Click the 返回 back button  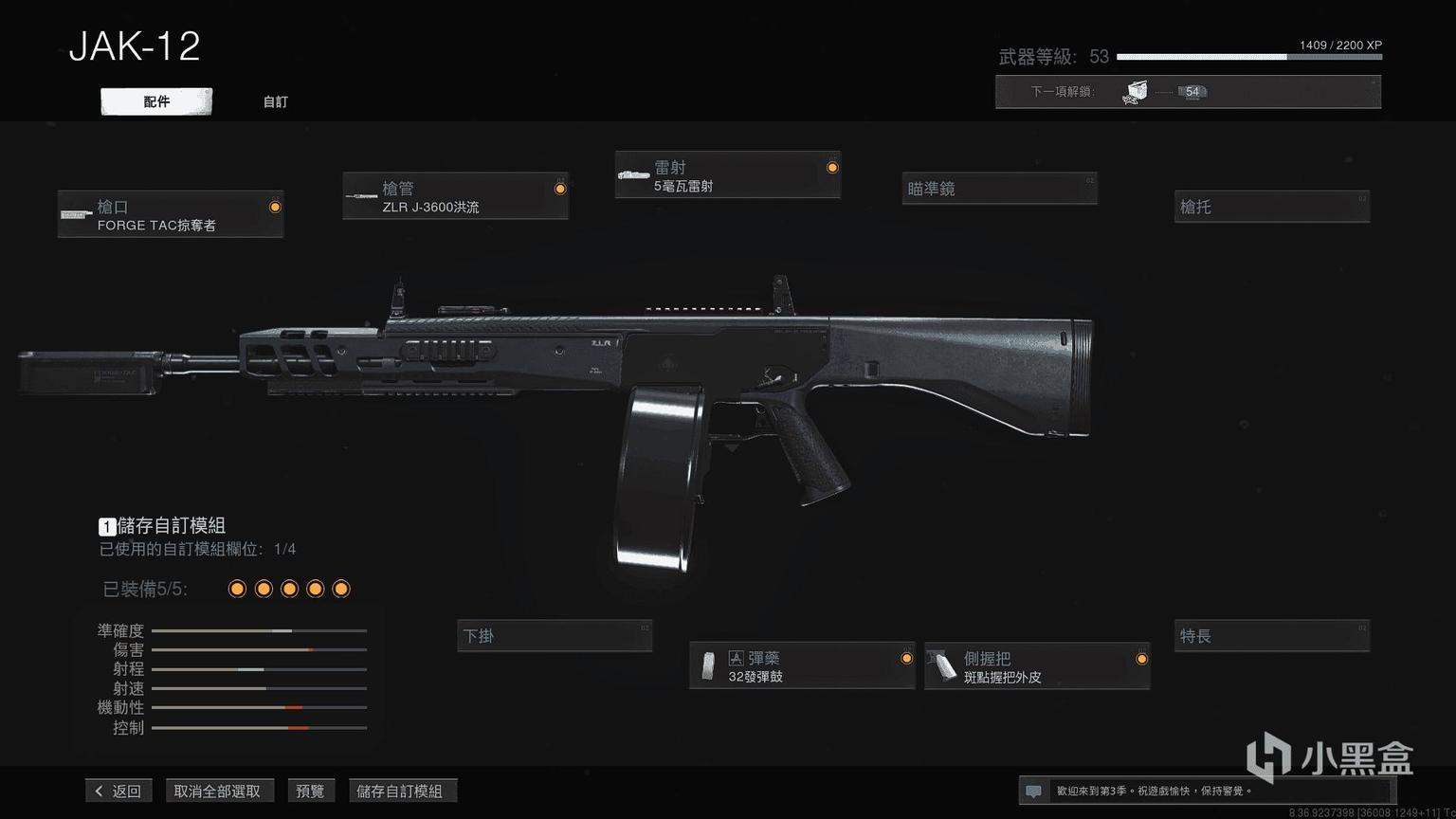118,791
